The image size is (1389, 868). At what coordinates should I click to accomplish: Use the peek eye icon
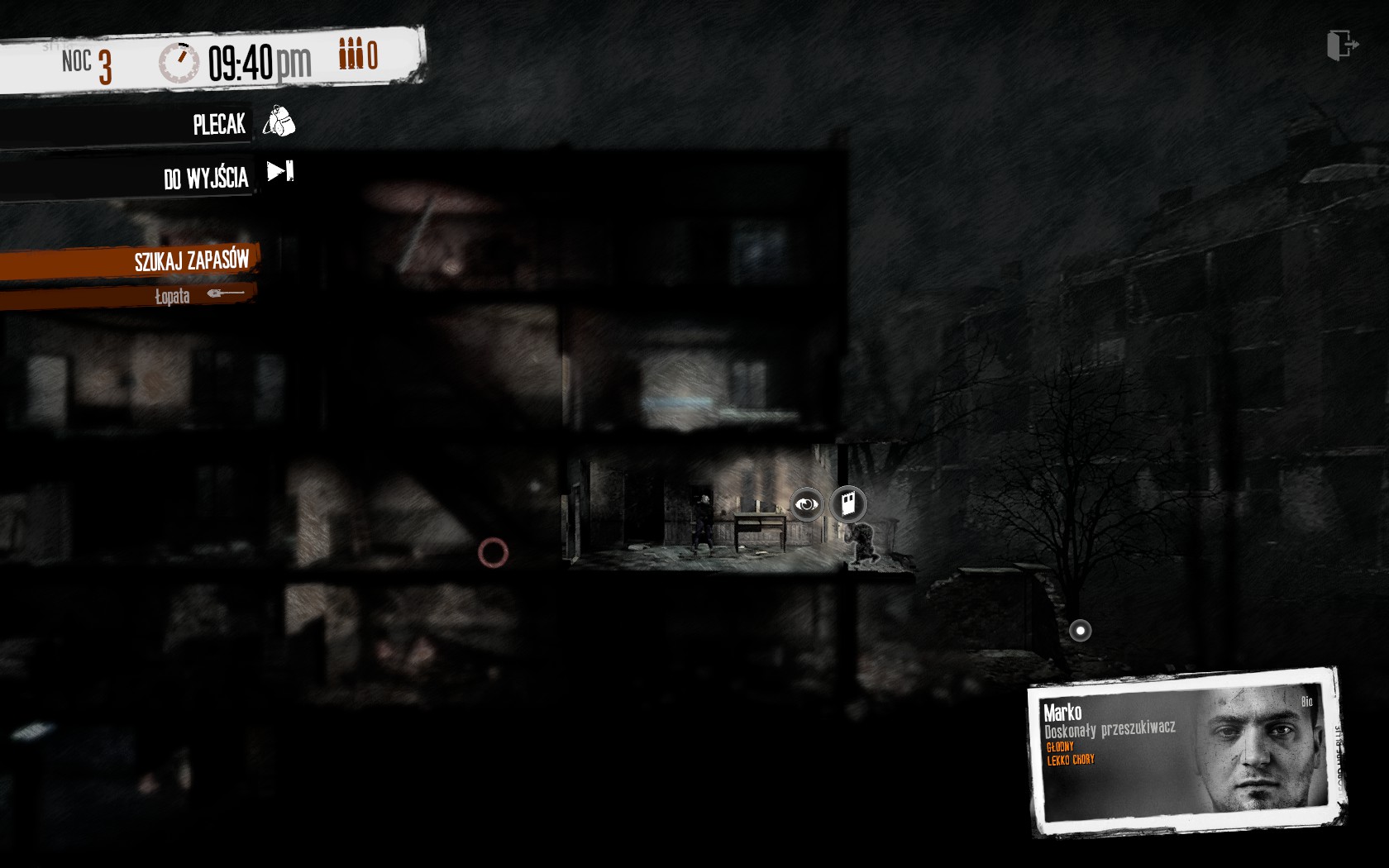[806, 503]
